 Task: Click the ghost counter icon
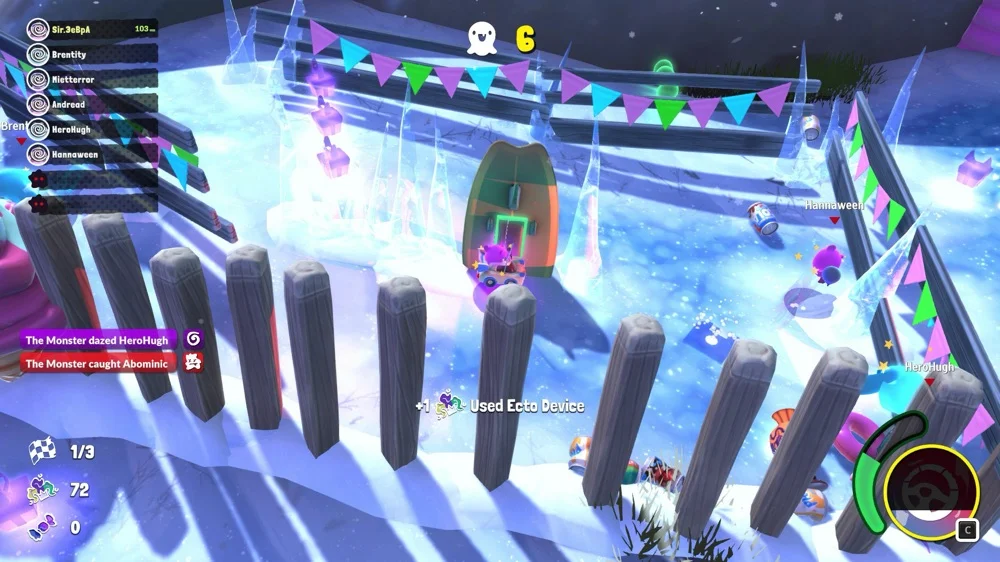(482, 39)
